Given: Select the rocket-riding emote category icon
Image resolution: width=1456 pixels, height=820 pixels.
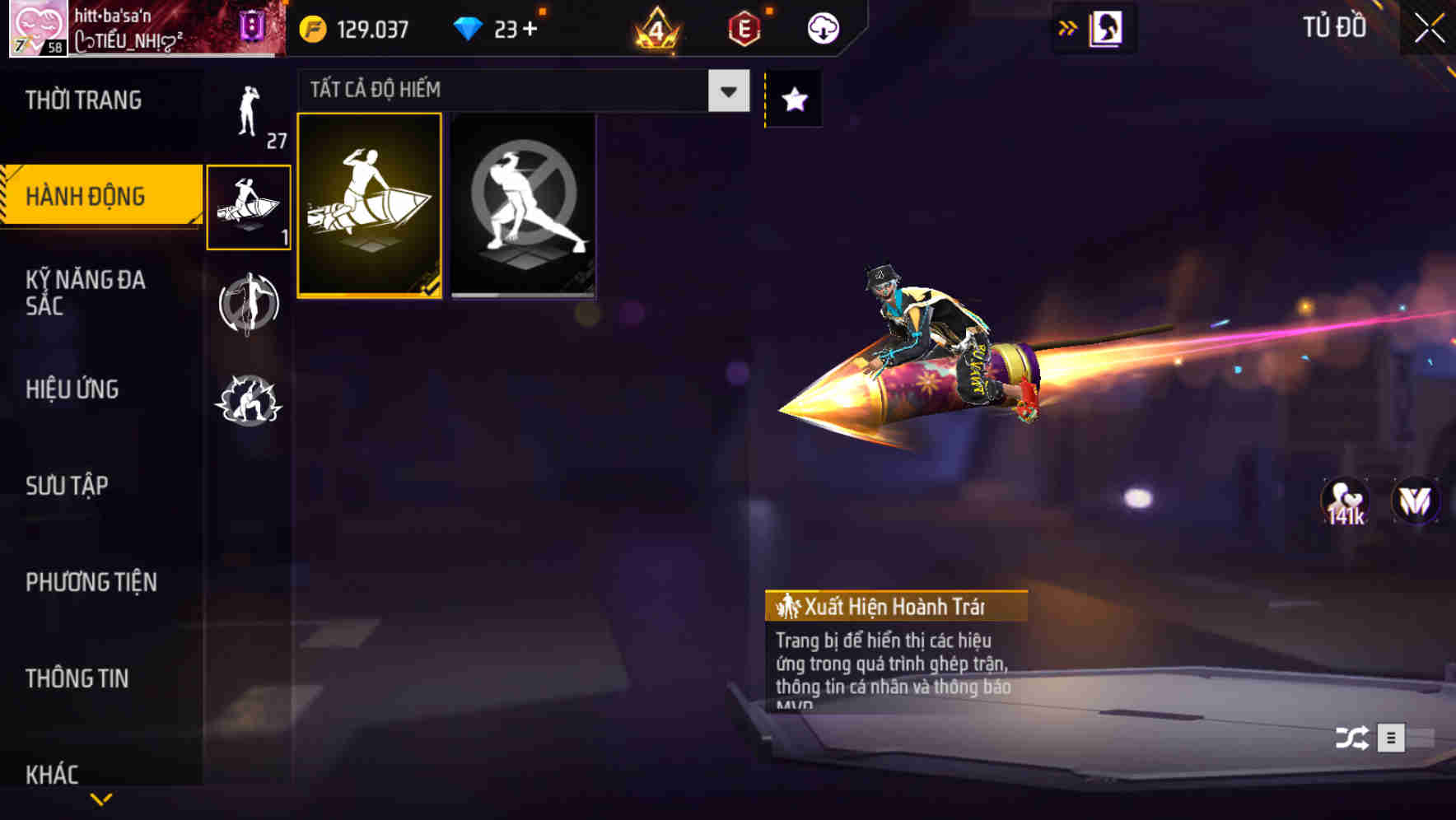Looking at the screenshot, I should point(249,206).
